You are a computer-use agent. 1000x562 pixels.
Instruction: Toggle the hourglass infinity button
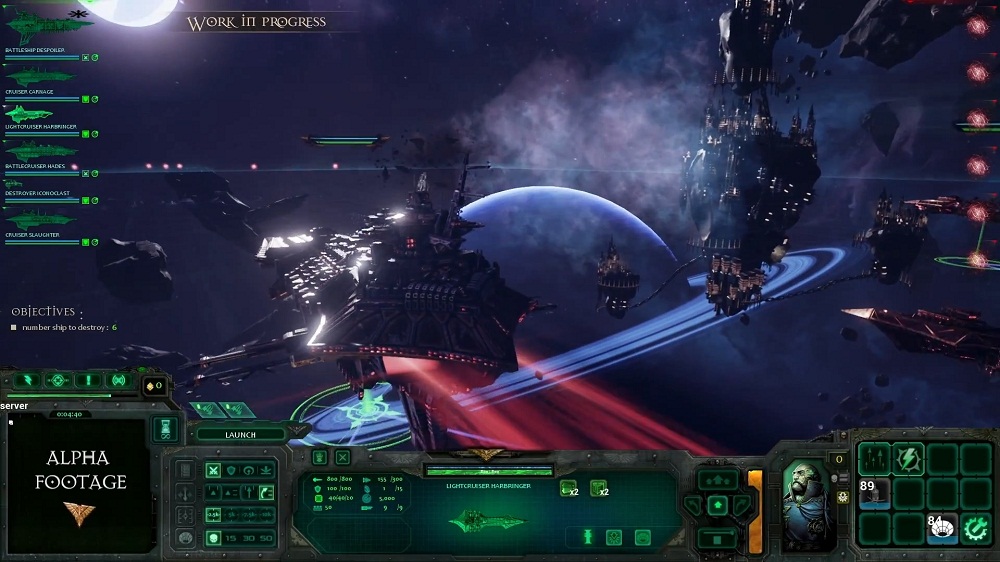point(165,428)
